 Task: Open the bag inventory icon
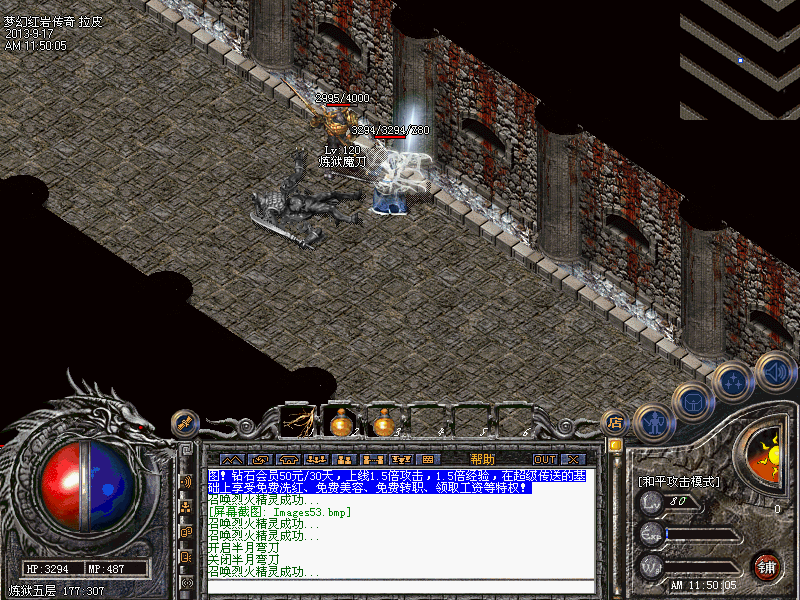(x=692, y=402)
